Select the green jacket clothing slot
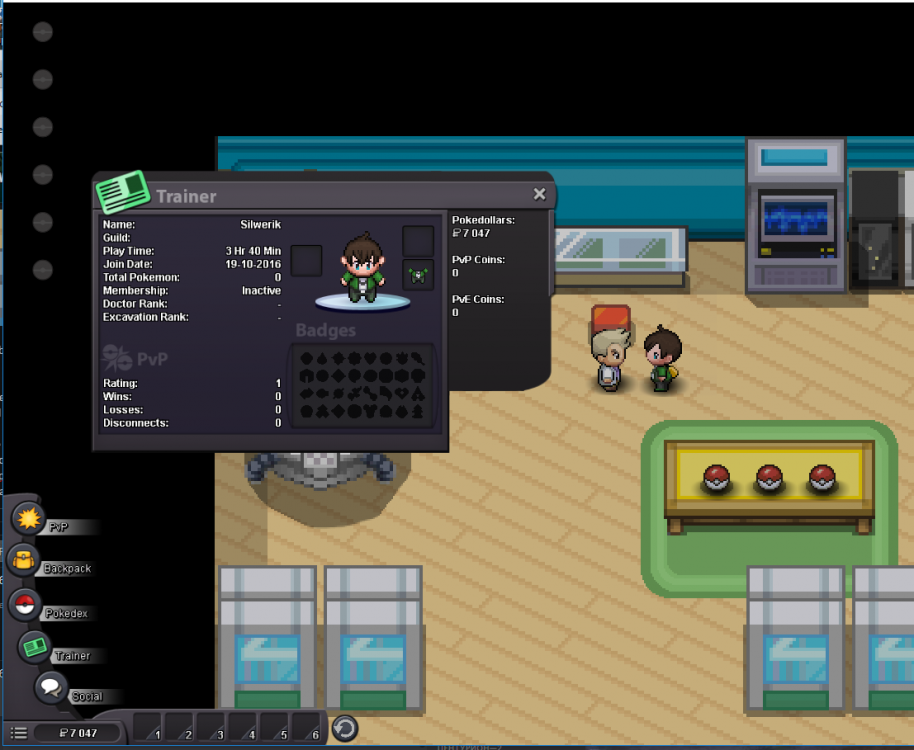Screen dimensions: 914x750 pos(418,273)
